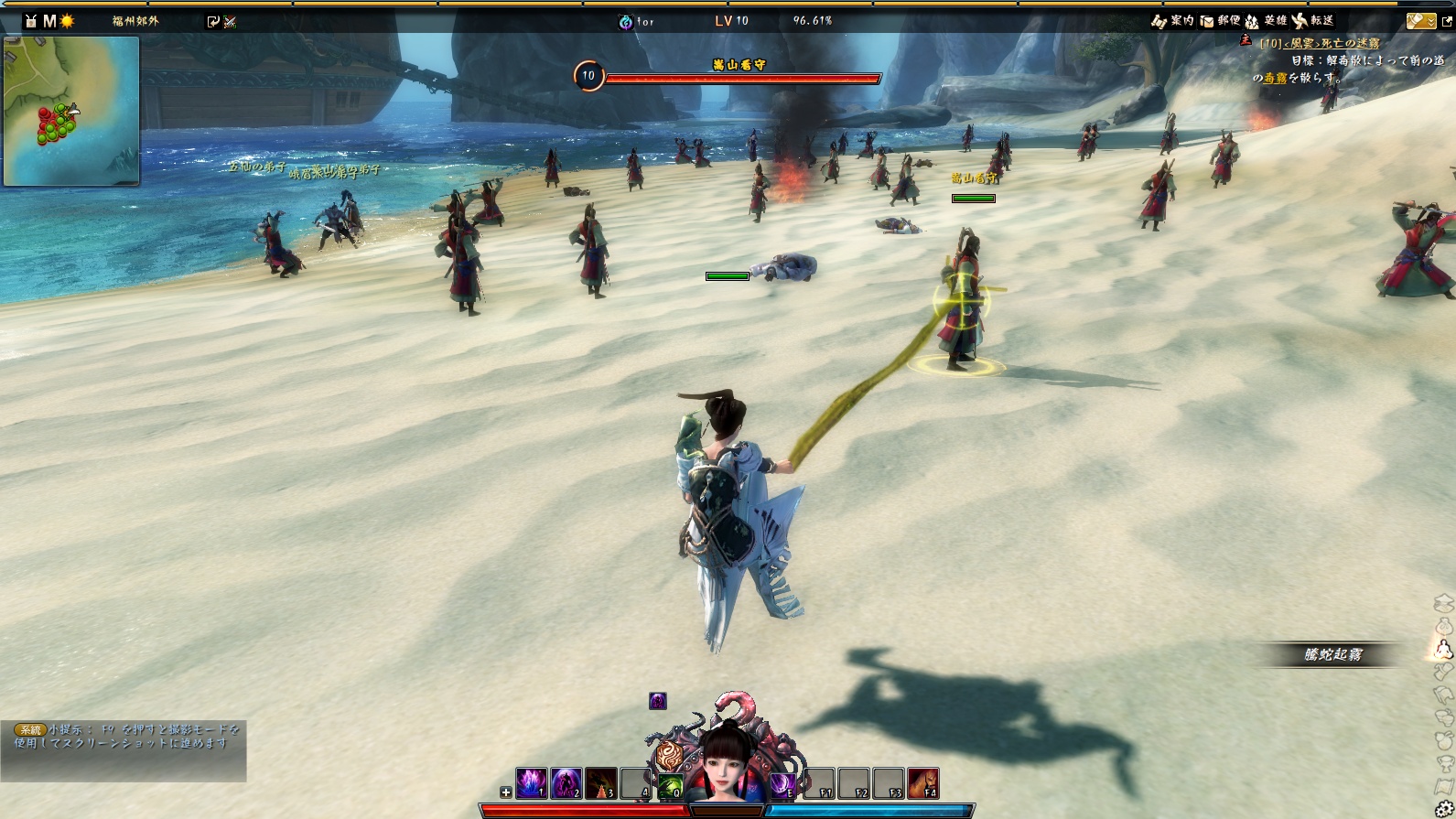Viewport: 1456px width, 819px height.
Task: Open the 転送 teleport menu
Action: pos(1312,20)
